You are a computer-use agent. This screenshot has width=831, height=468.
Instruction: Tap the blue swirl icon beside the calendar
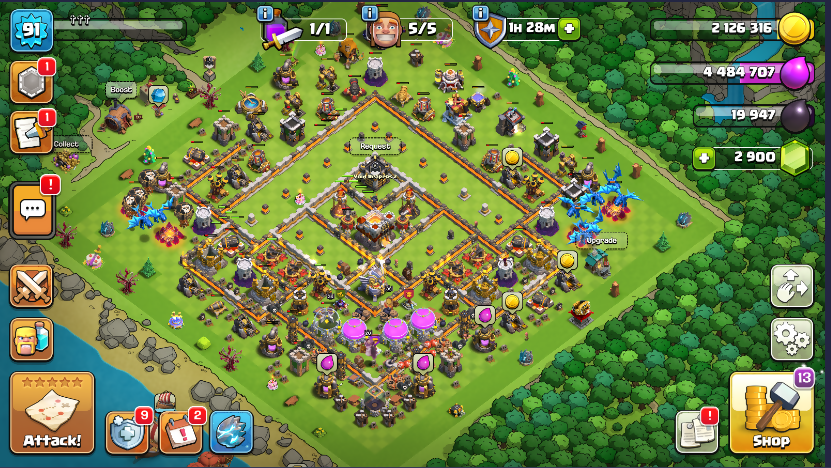pos(231,431)
